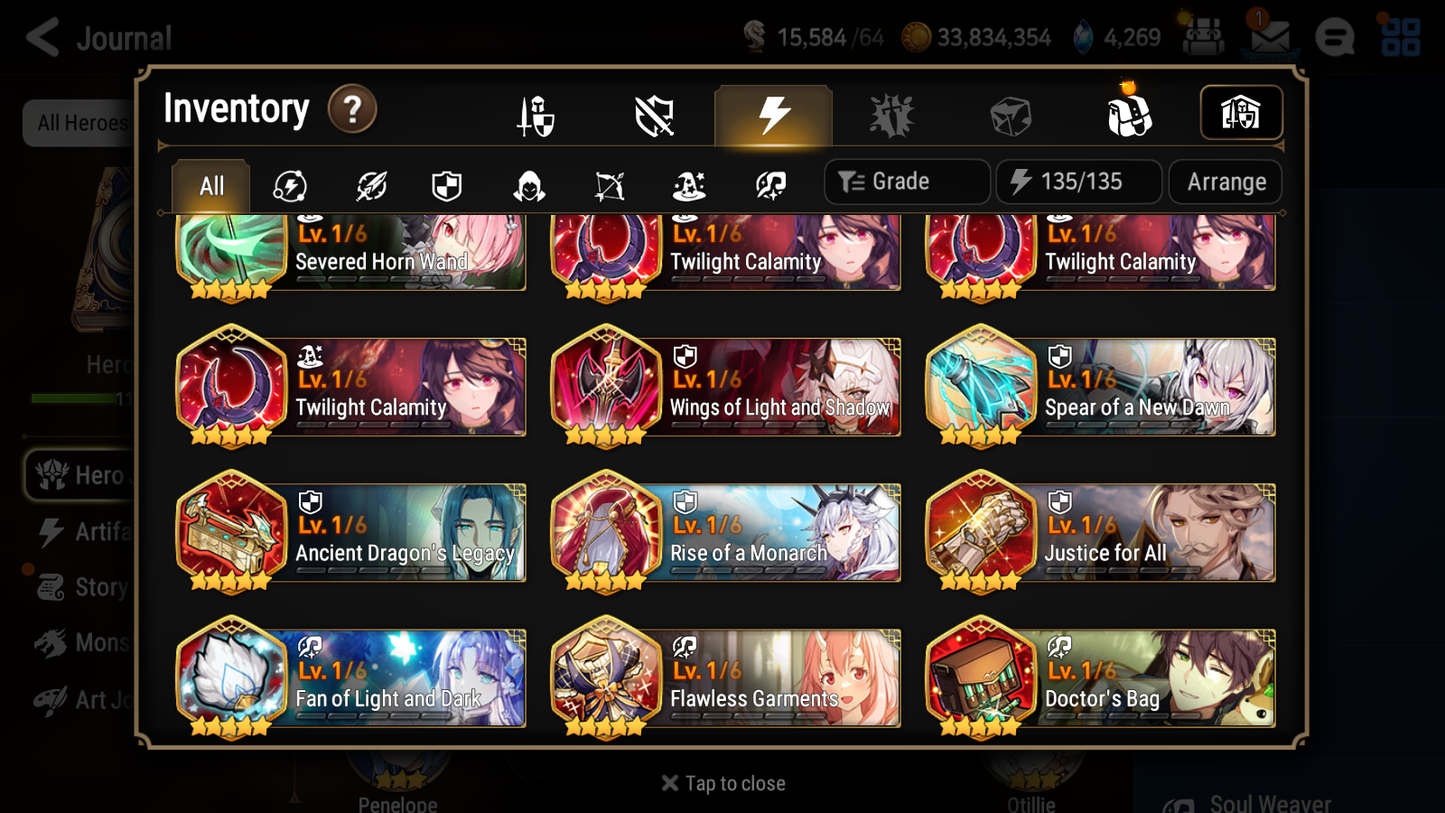Enable the All artifacts filter

click(210, 185)
